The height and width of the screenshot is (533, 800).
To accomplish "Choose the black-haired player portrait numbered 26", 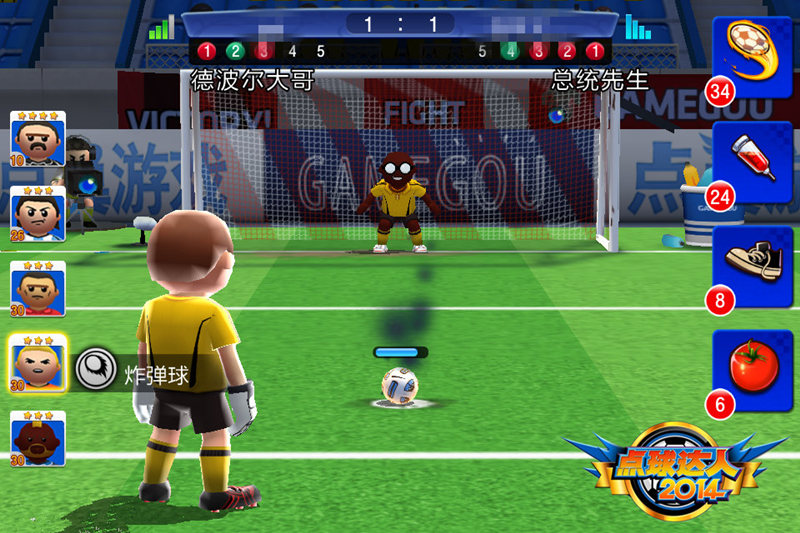I will (x=39, y=214).
